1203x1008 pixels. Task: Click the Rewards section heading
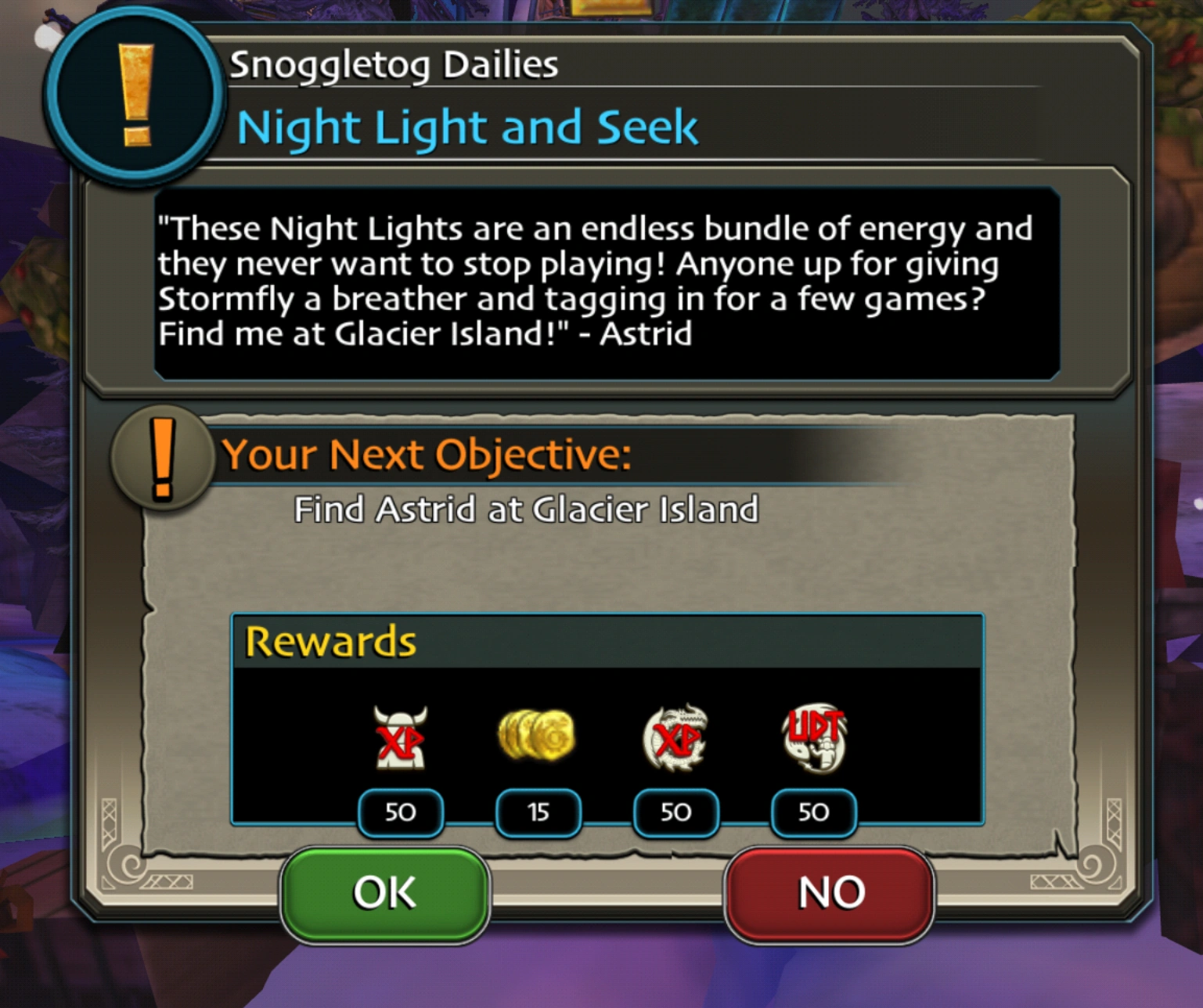(x=330, y=640)
